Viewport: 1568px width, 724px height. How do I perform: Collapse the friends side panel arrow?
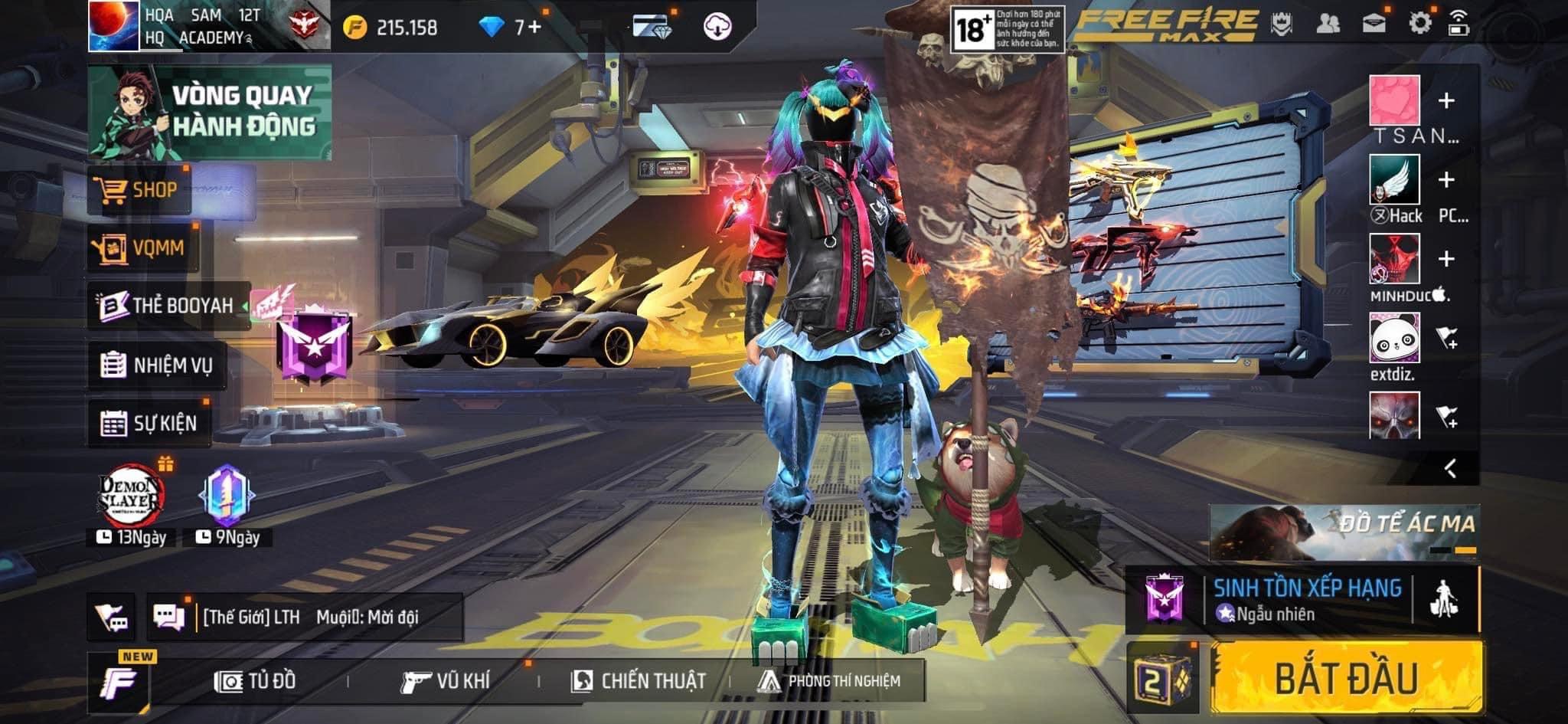[1450, 468]
